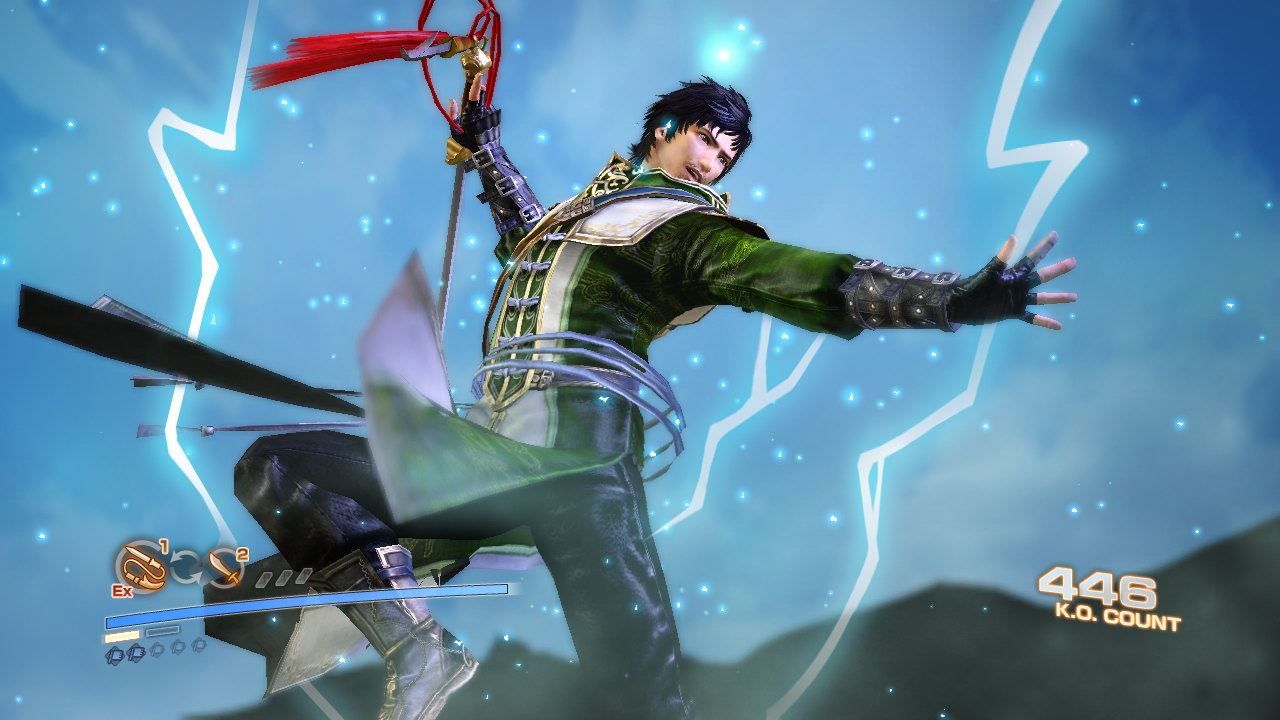Viewport: 1280px width, 720px height.
Task: Click the red Ex label badge
Action: [122, 590]
